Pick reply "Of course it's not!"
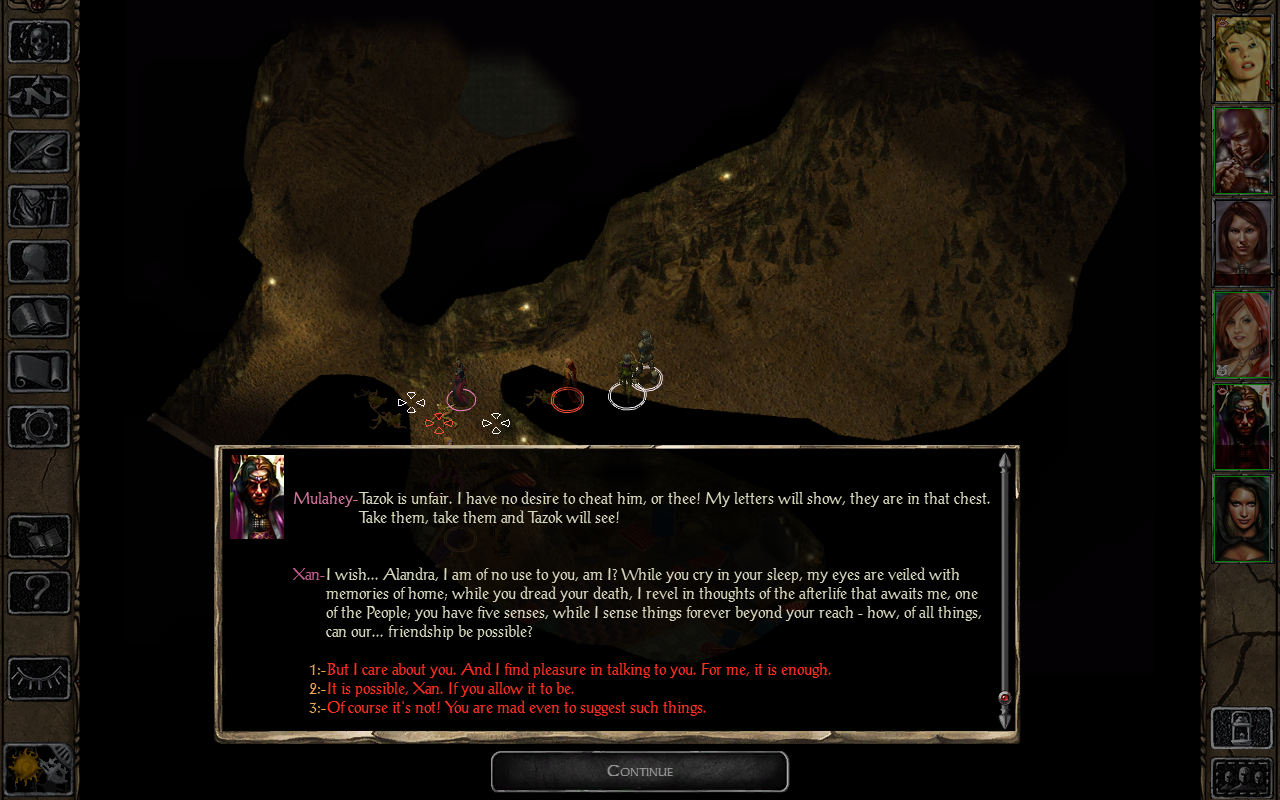1280x800 pixels. pos(516,708)
